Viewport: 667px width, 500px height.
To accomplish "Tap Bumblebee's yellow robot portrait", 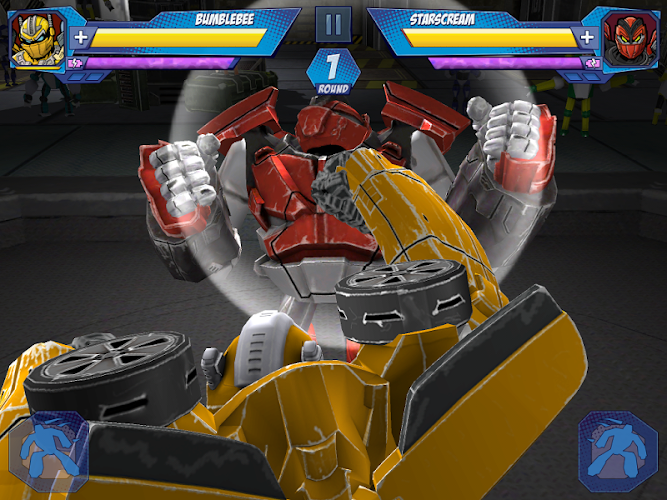I will coord(35,38).
